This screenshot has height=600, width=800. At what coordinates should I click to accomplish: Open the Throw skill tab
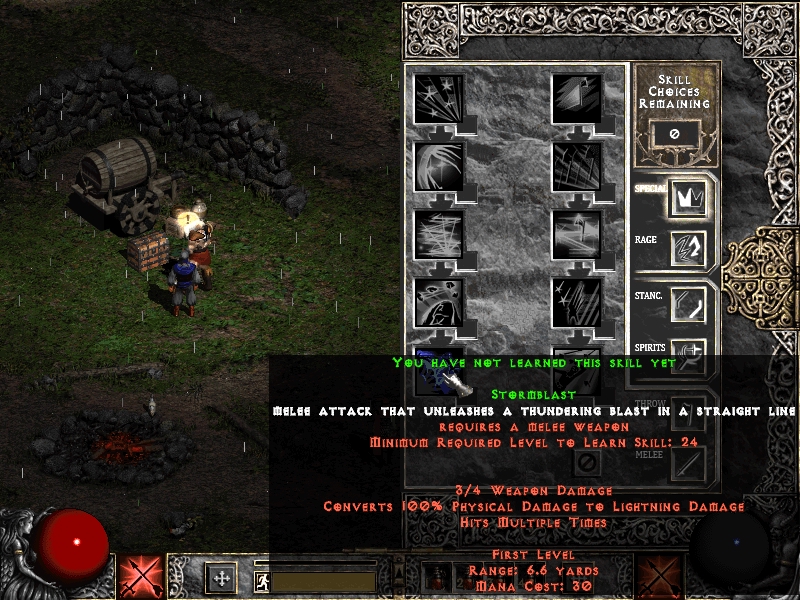click(688, 412)
